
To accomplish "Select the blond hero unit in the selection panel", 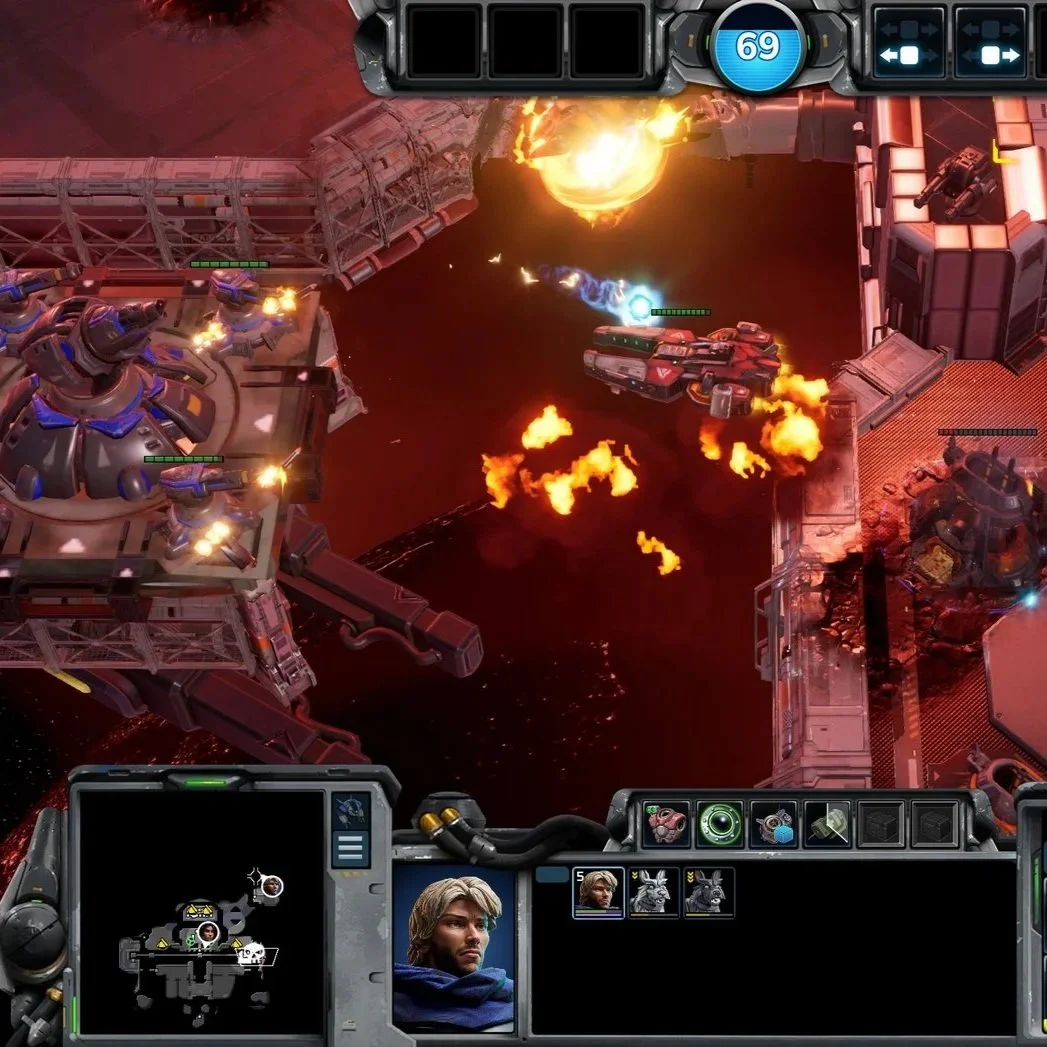I will (598, 892).
